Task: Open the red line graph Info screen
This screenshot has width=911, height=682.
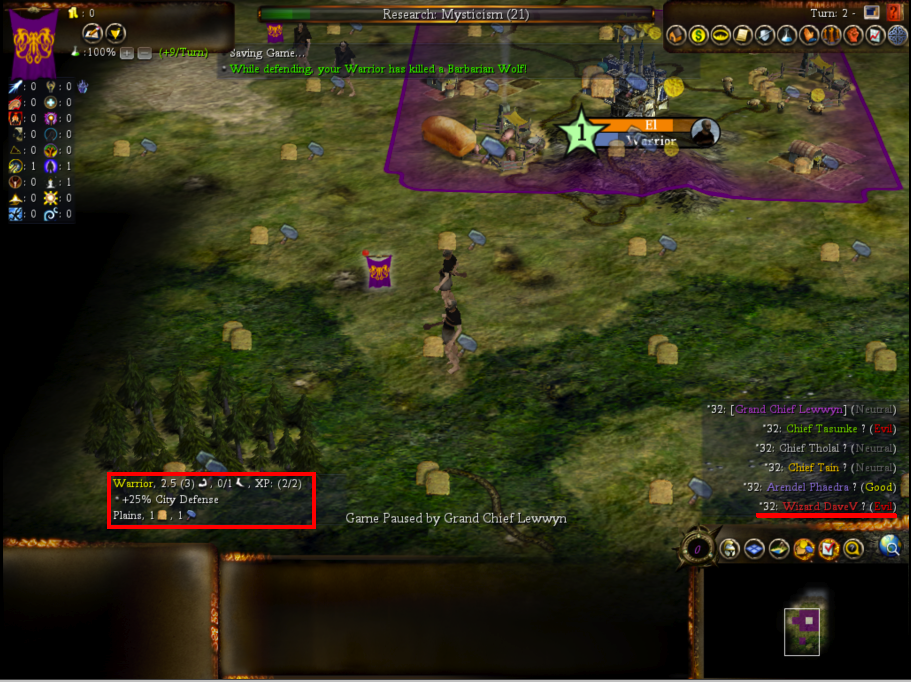Action: pyautogui.click(x=876, y=36)
